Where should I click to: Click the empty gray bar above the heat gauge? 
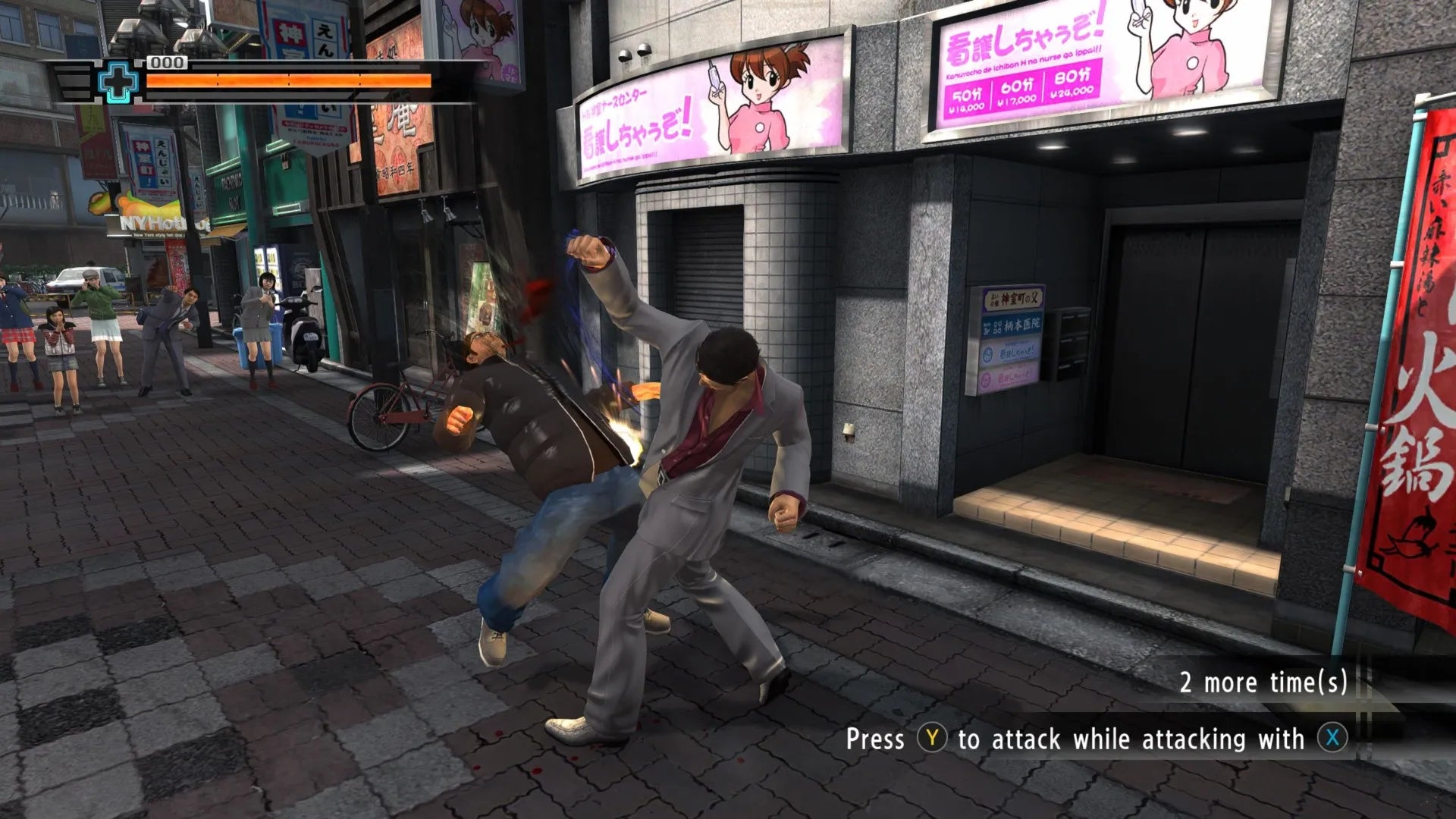coord(303,67)
